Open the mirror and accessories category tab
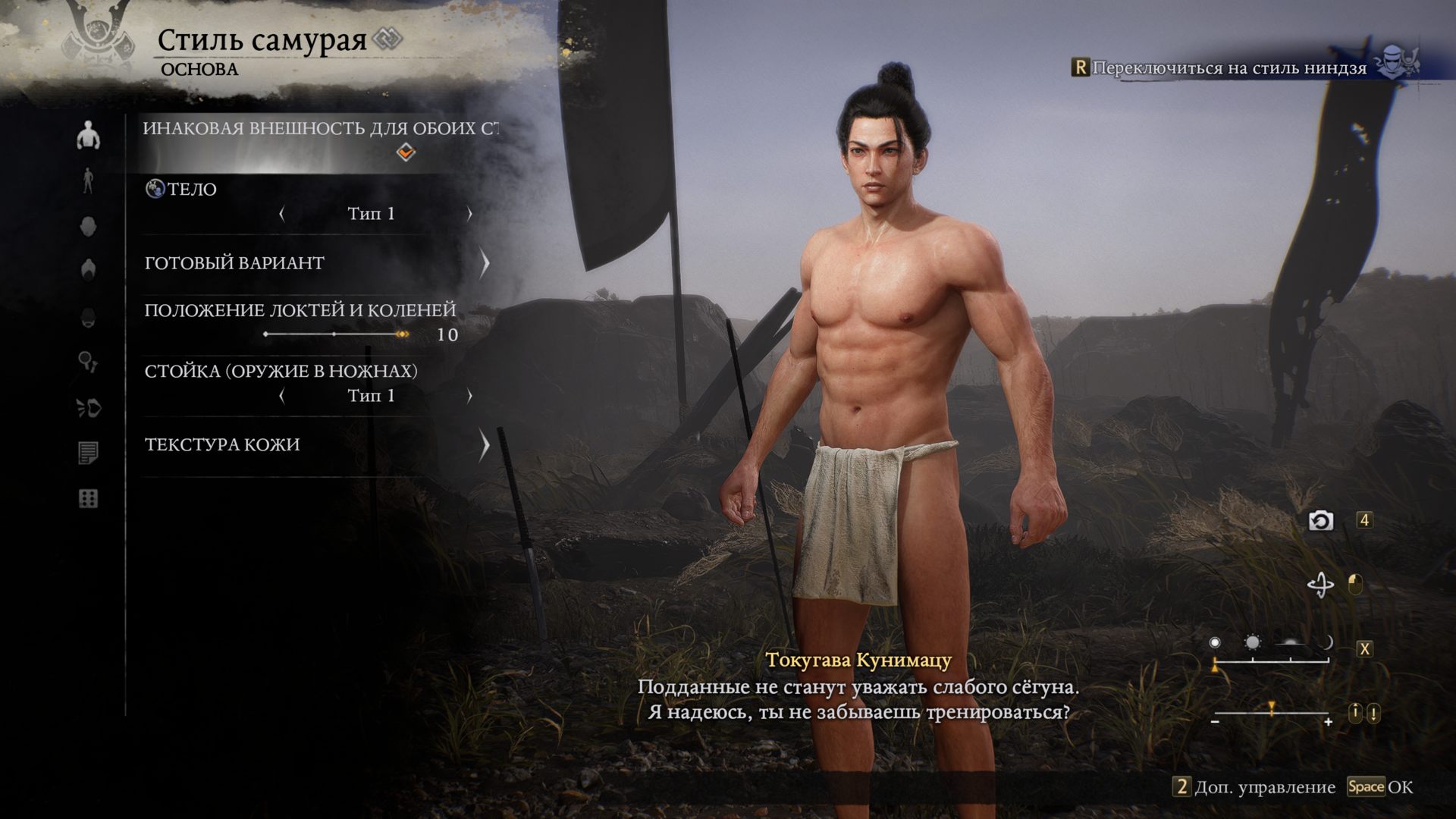 88,362
